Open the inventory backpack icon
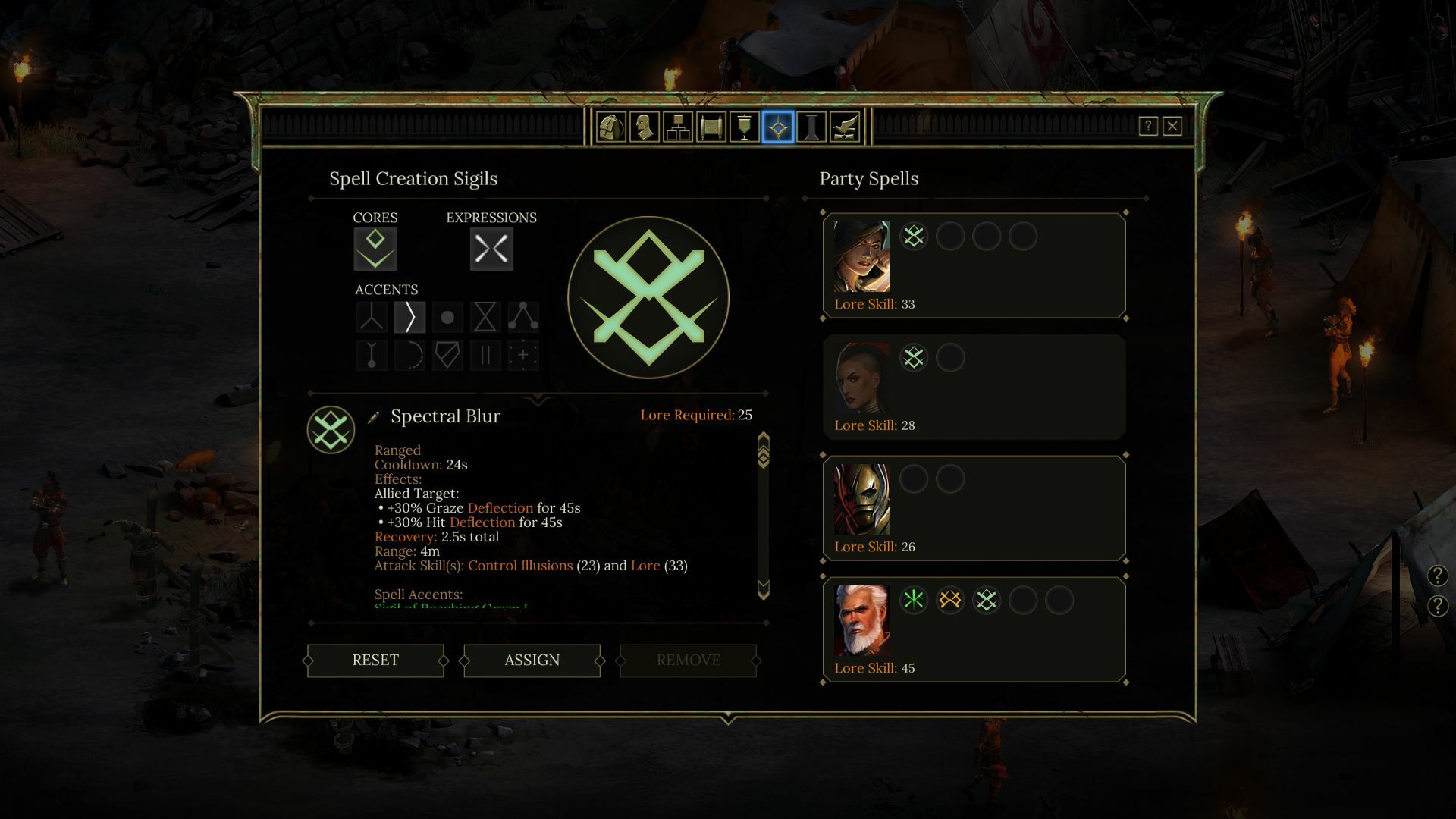Viewport: 1456px width, 819px height. (x=610, y=127)
